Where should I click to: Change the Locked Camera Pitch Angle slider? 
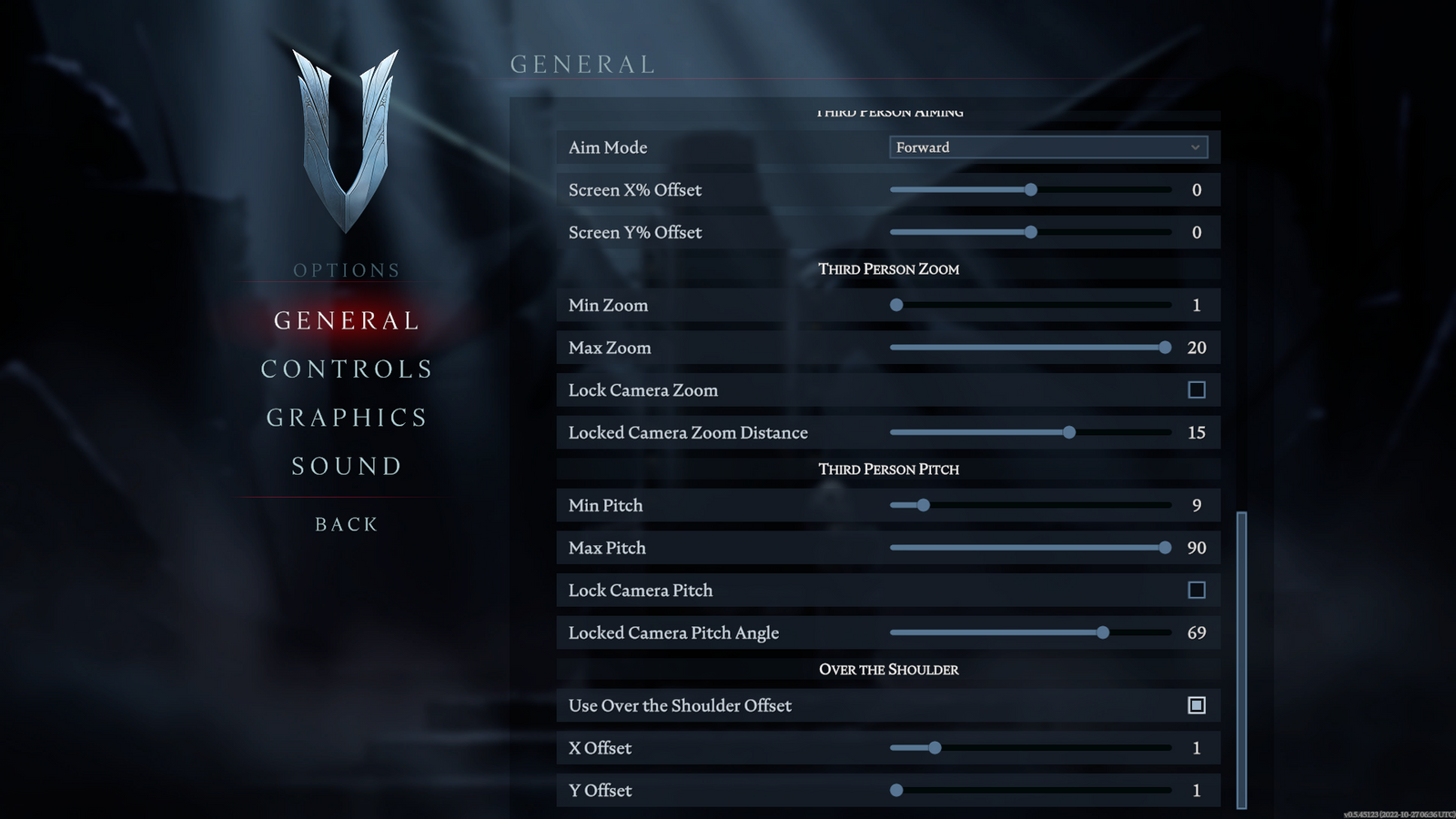click(x=1102, y=632)
